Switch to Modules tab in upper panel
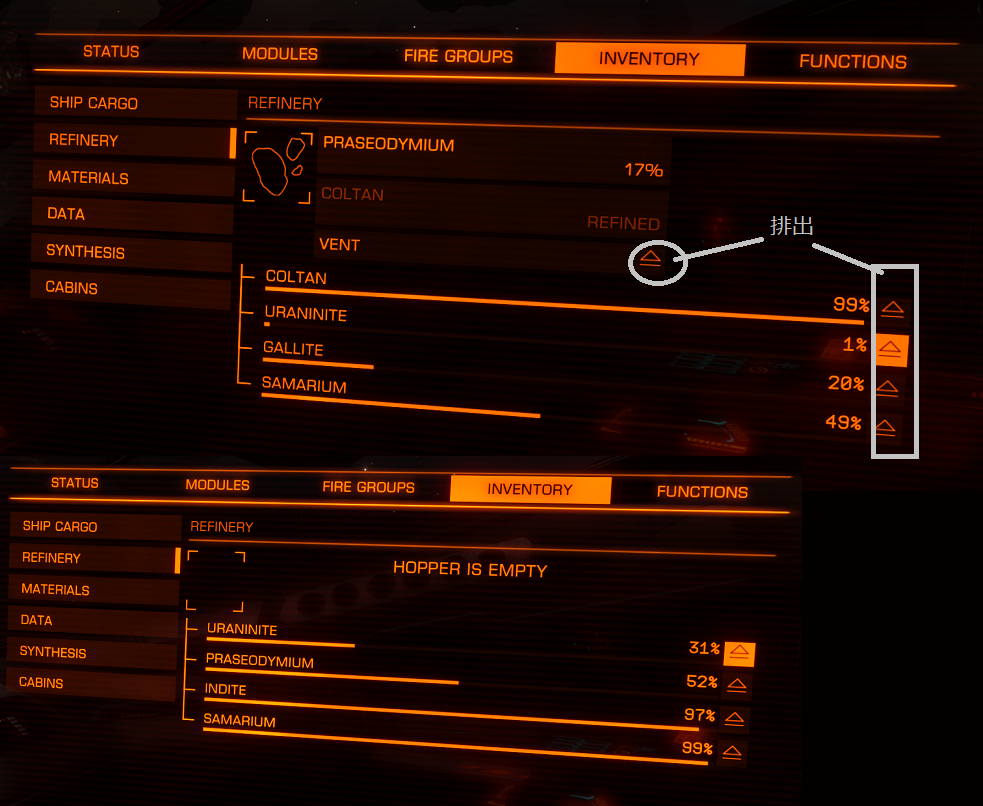The height and width of the screenshot is (806, 983). click(280, 54)
